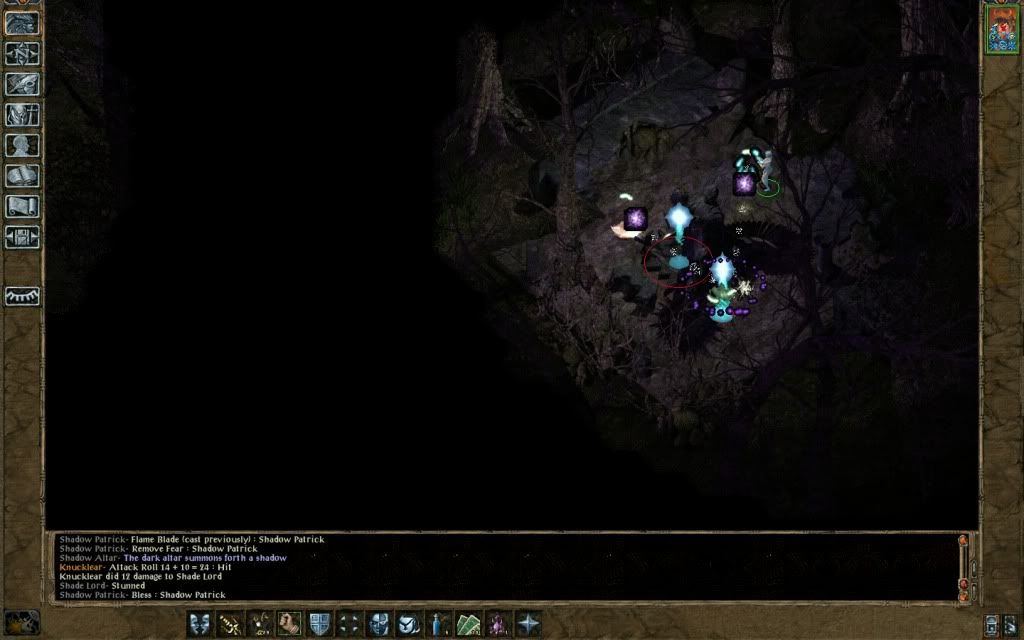
Task: Click the four-arrows formation icon
Action: [x=349, y=623]
